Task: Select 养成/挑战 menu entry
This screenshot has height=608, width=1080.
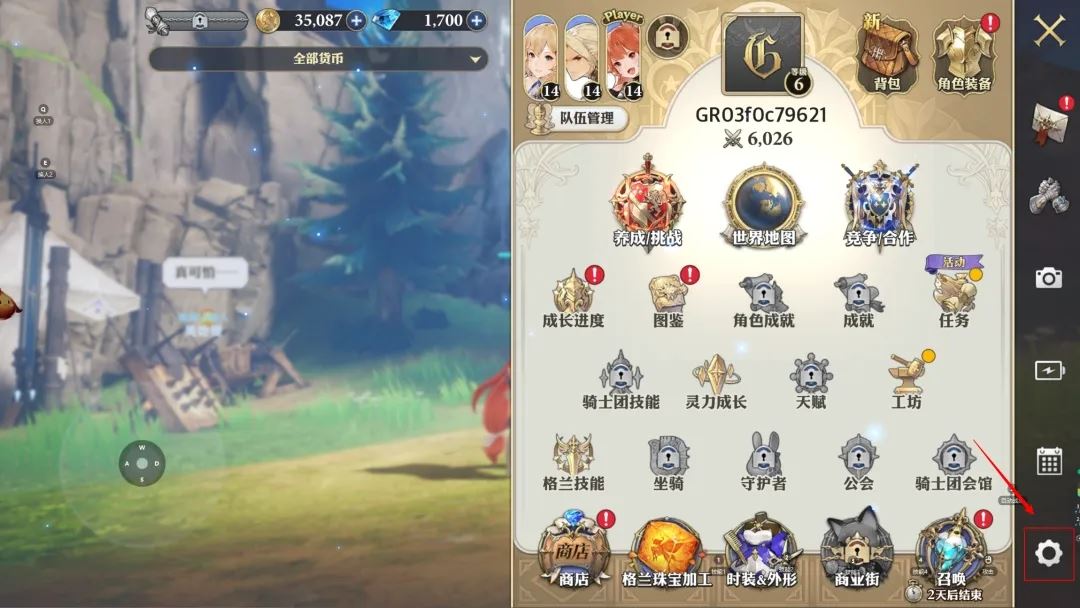Action: [x=647, y=207]
